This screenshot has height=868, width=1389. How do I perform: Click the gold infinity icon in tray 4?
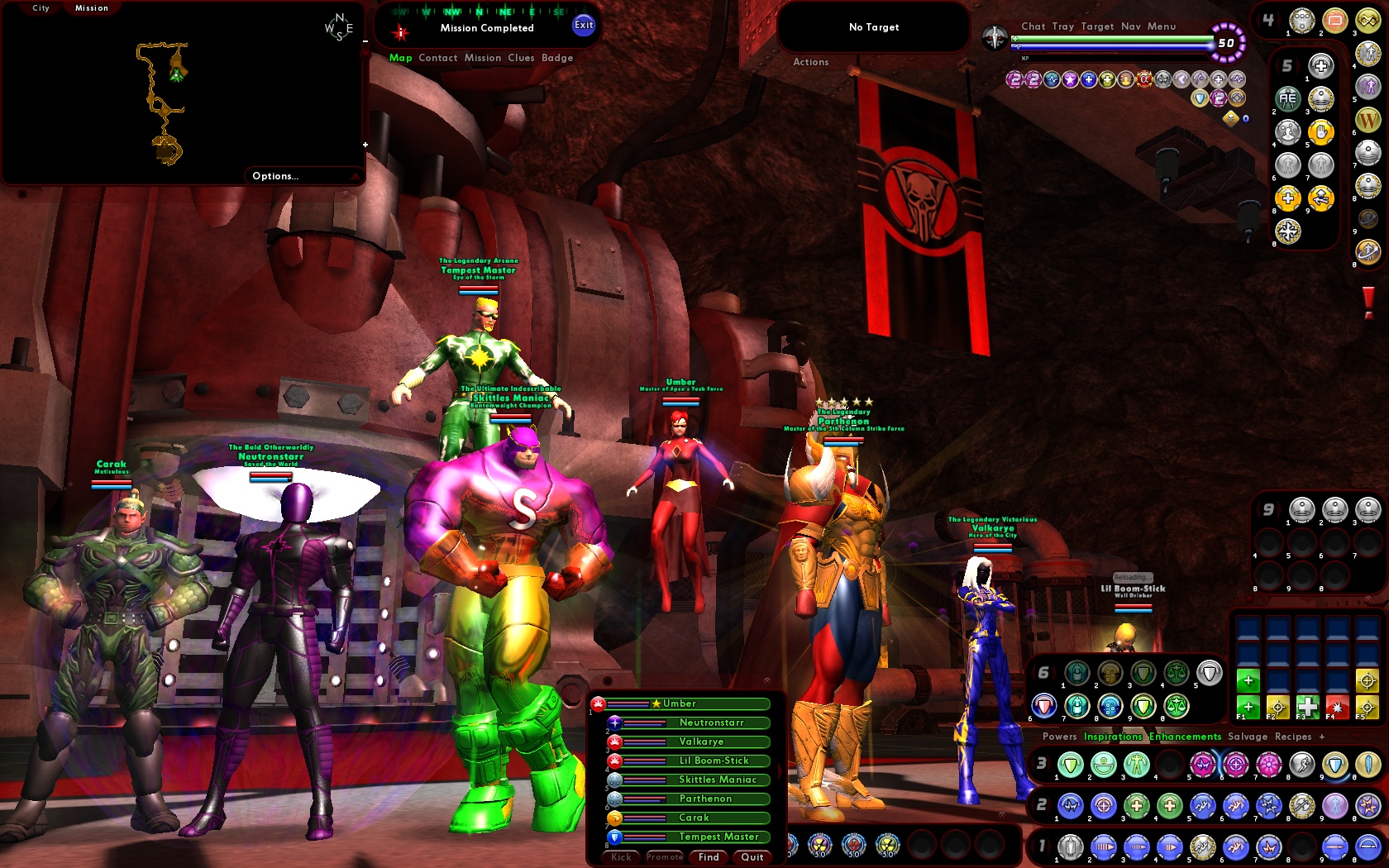coord(1368,19)
